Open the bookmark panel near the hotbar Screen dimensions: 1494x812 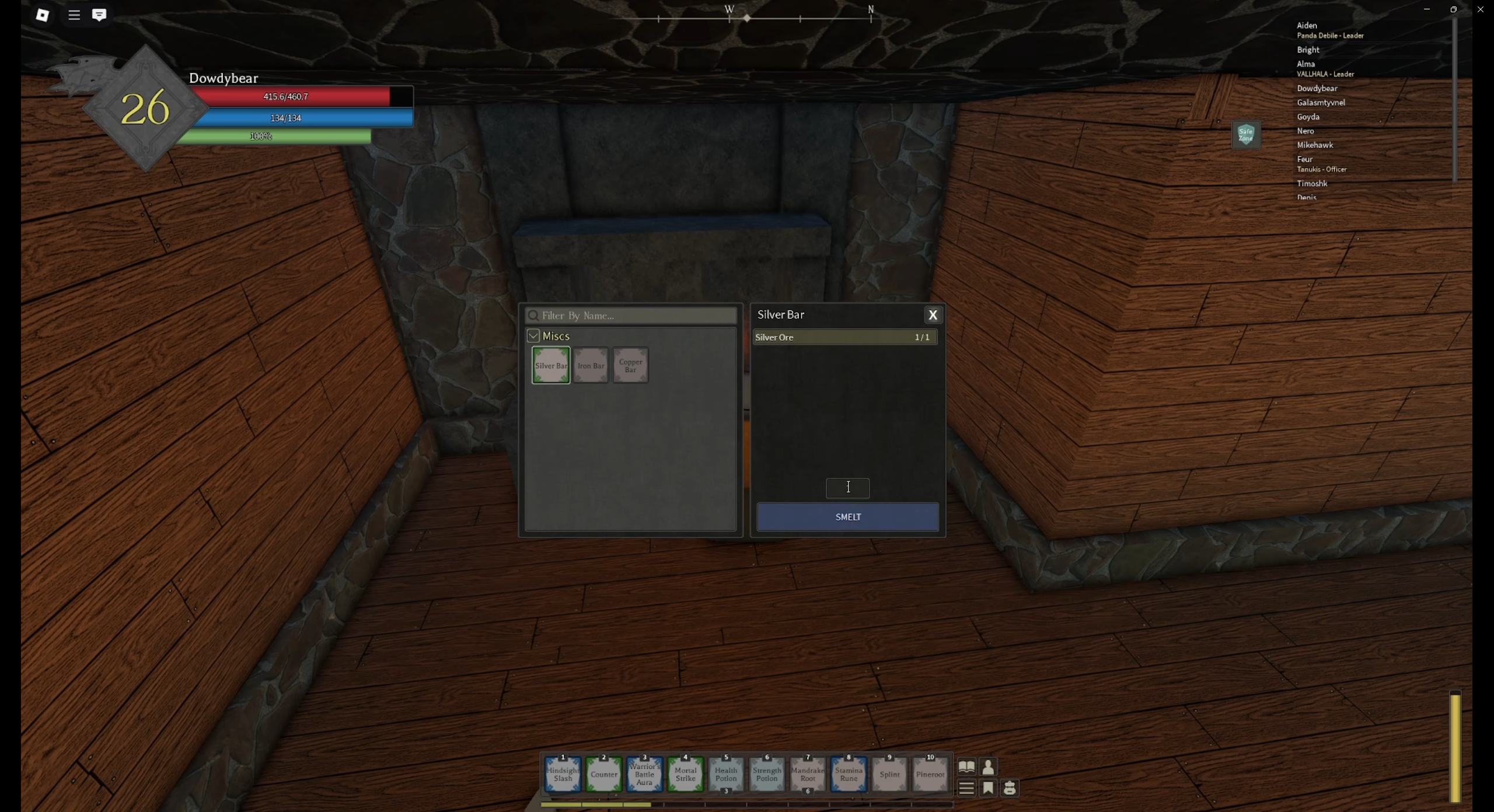coord(988,788)
